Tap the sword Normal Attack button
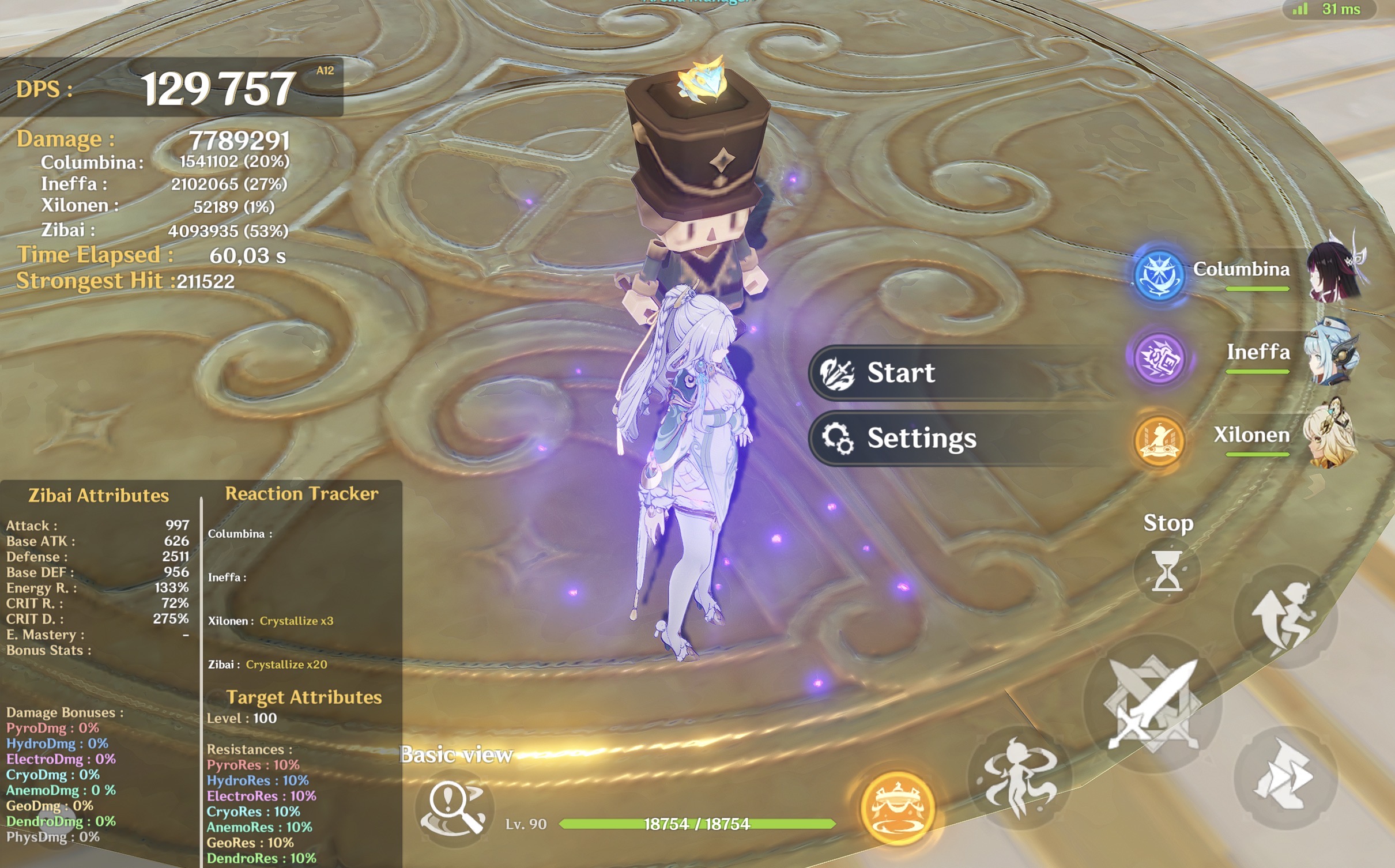1395x868 pixels. click(1153, 704)
